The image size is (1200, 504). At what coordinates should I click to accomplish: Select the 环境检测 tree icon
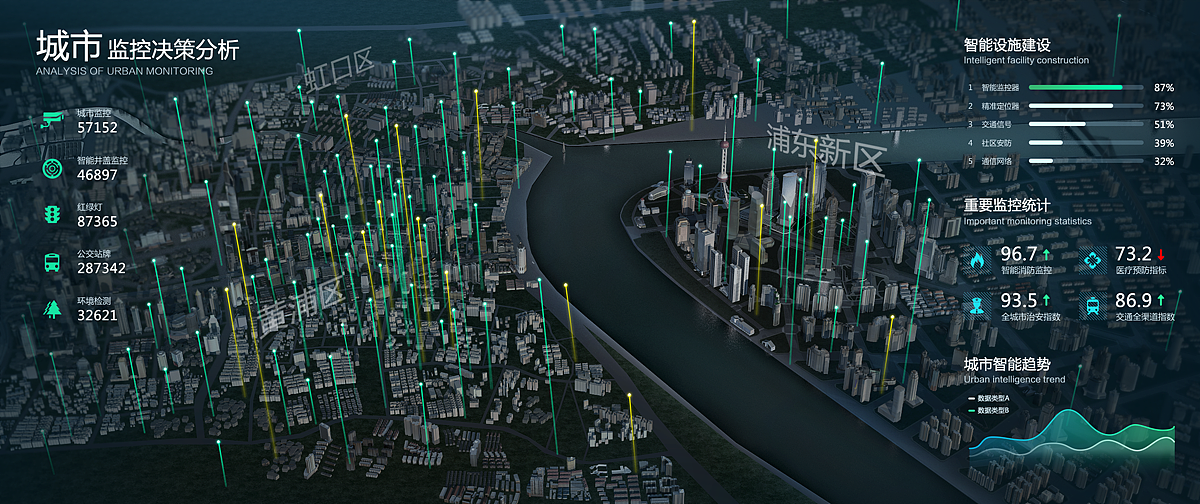point(51,309)
